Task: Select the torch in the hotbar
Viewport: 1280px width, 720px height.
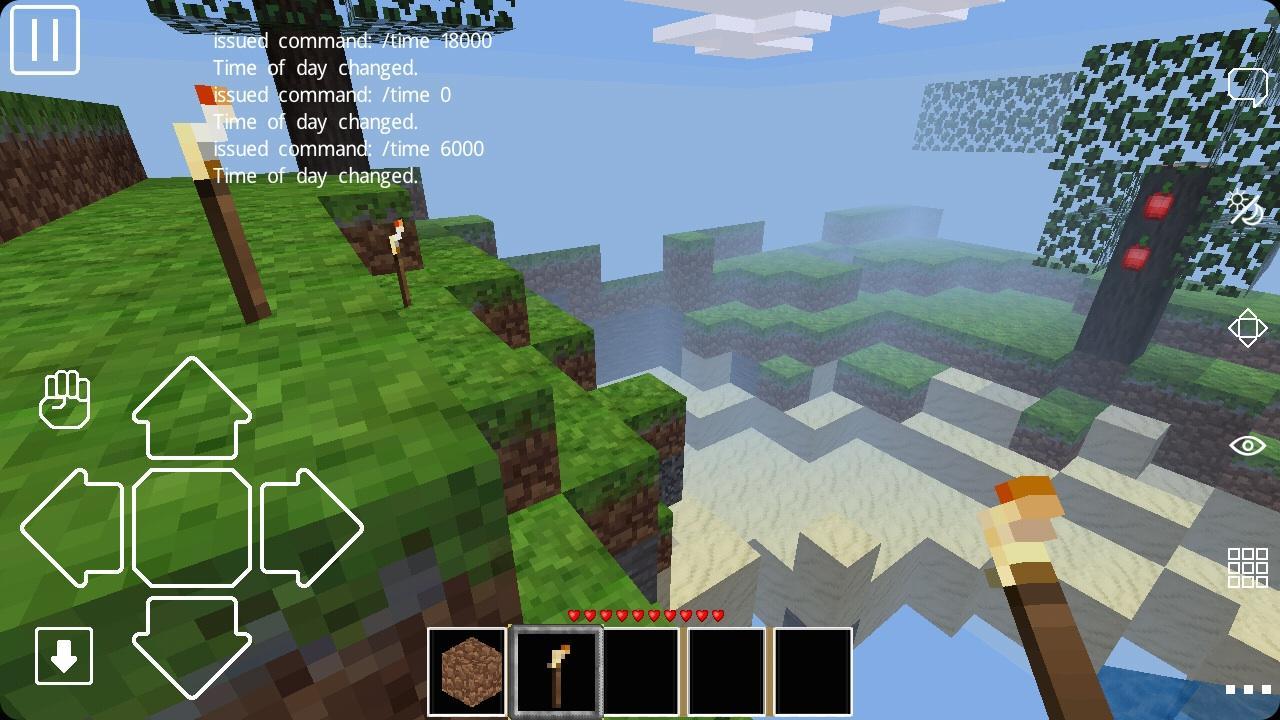Action: (x=556, y=669)
